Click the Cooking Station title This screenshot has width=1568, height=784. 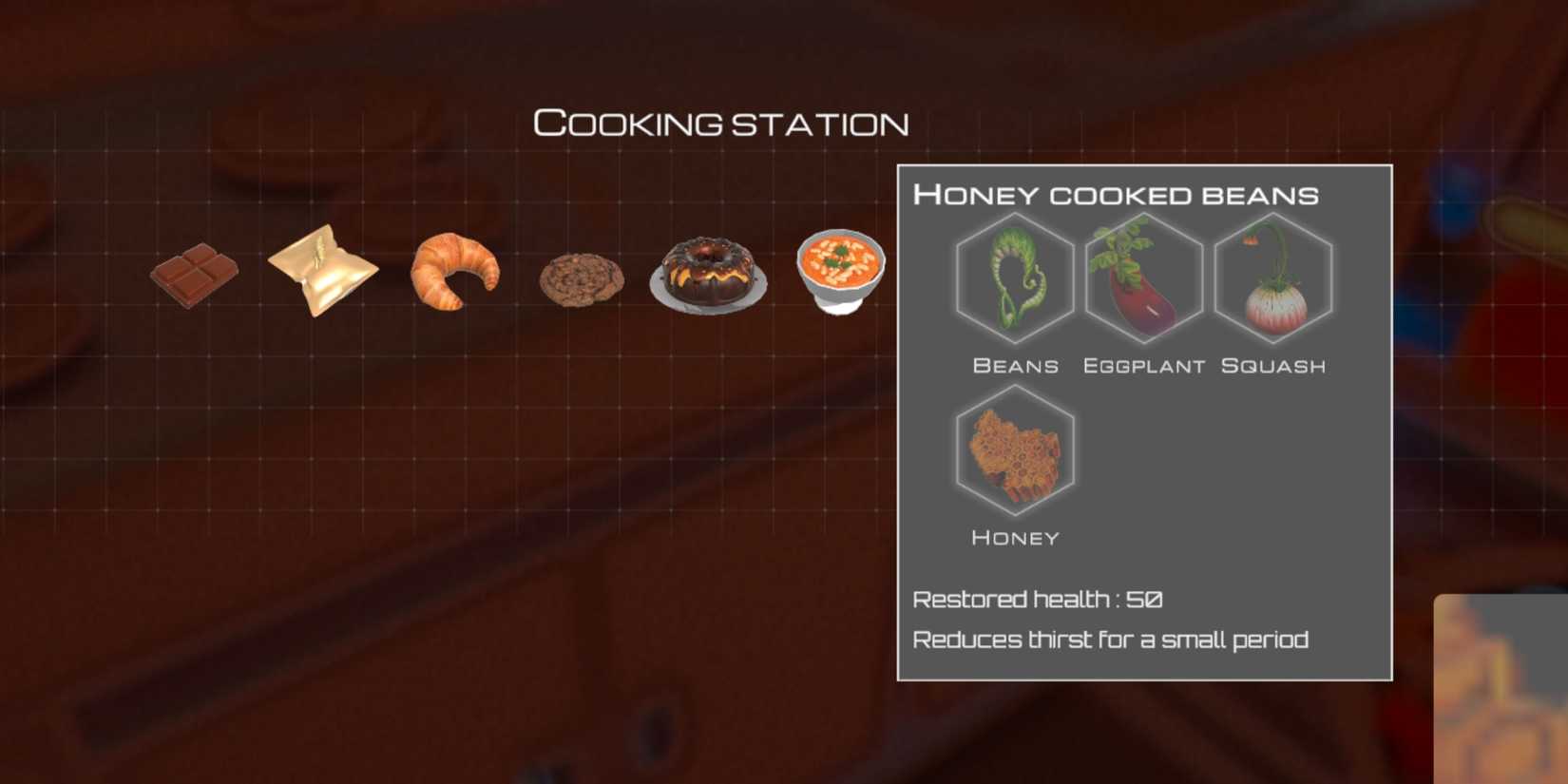coord(723,122)
